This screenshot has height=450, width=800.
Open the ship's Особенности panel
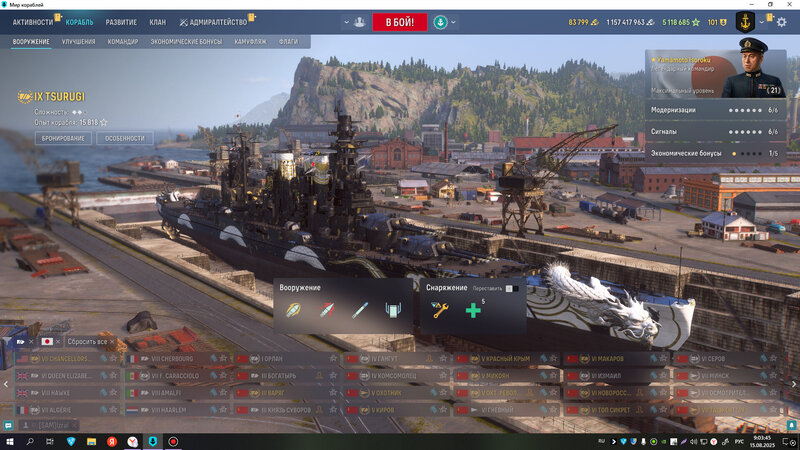[125, 138]
